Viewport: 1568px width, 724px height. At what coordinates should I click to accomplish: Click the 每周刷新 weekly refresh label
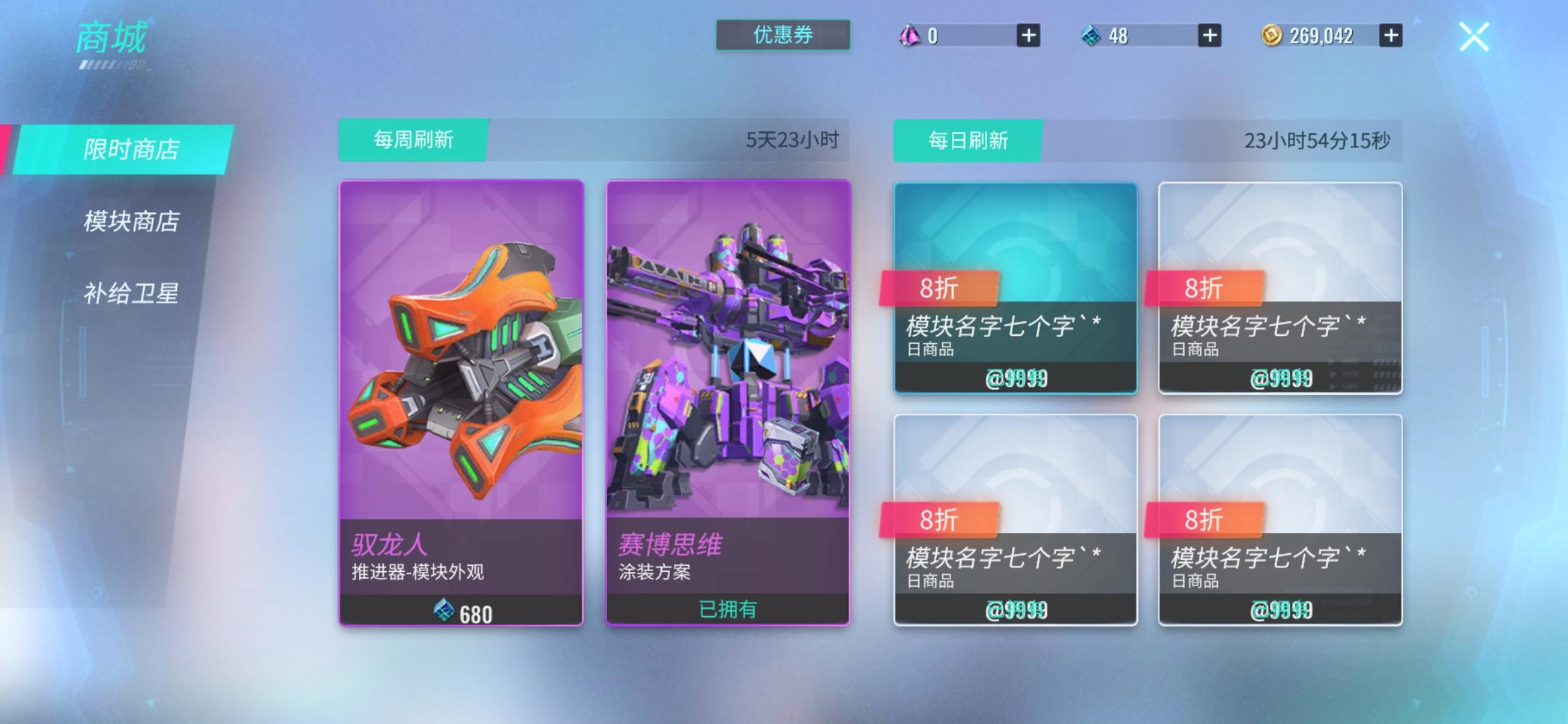(x=411, y=139)
